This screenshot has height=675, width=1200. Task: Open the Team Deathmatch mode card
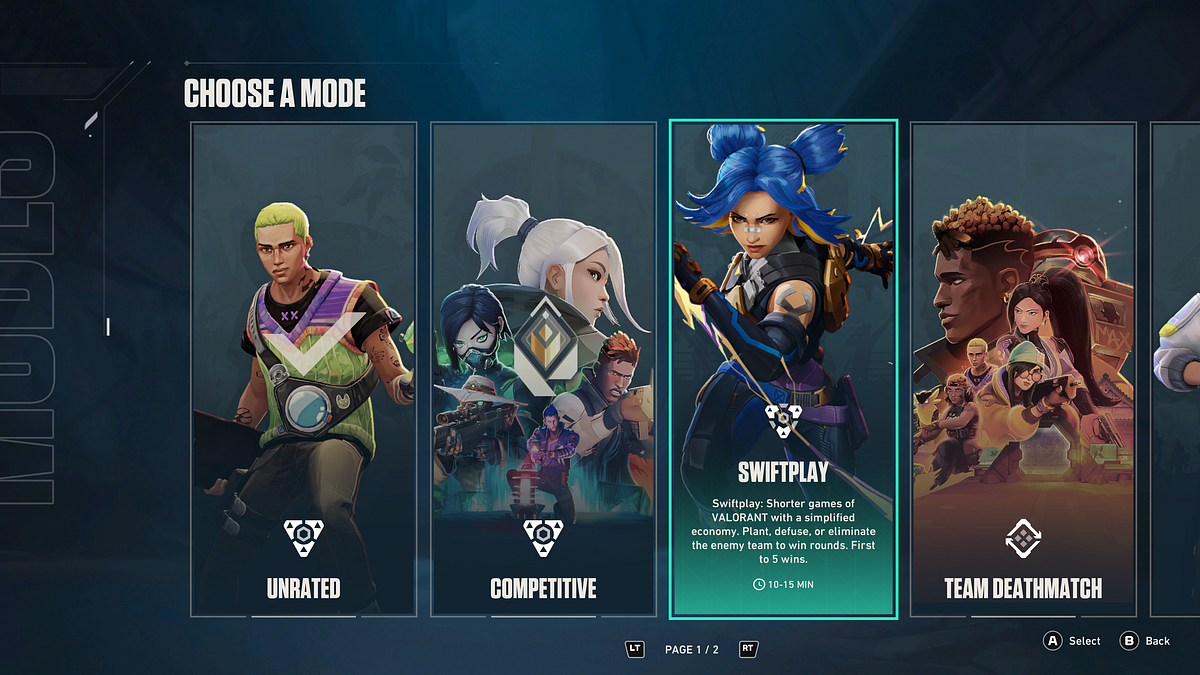(1023, 370)
